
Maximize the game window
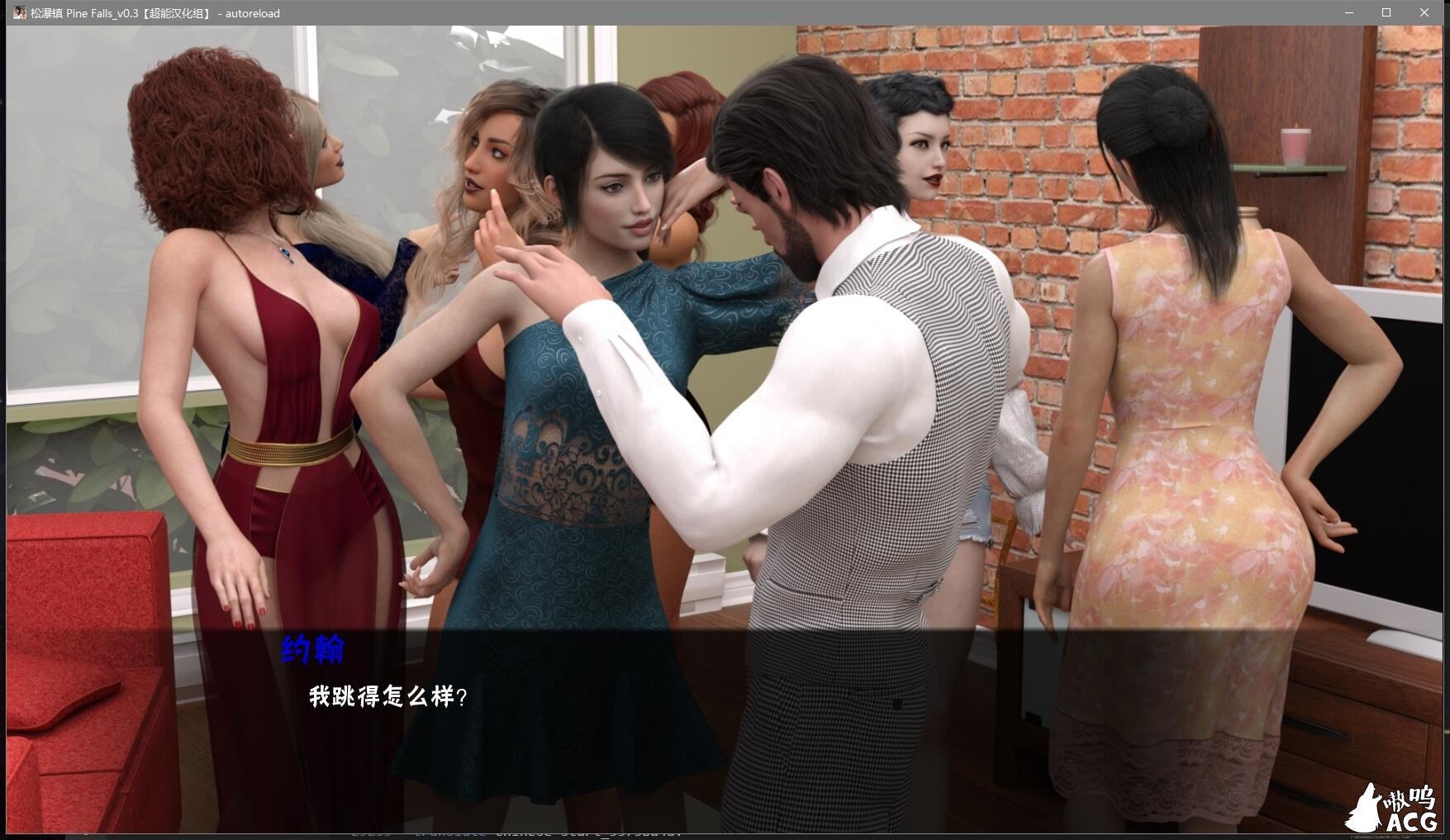tap(1386, 12)
